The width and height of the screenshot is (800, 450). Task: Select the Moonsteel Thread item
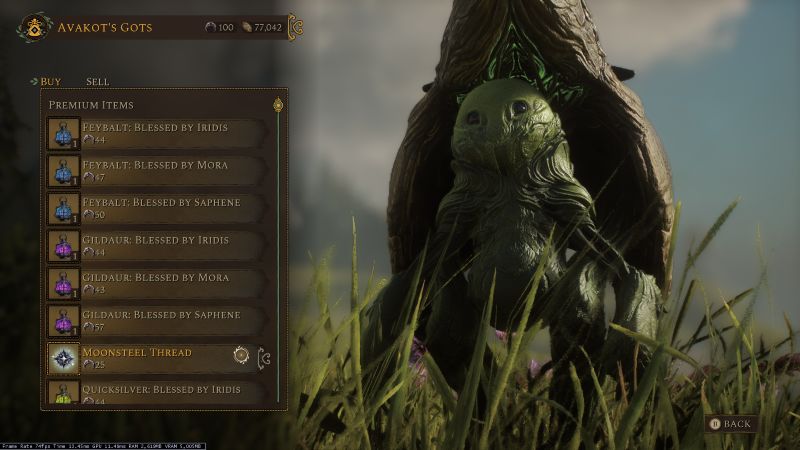[140, 358]
